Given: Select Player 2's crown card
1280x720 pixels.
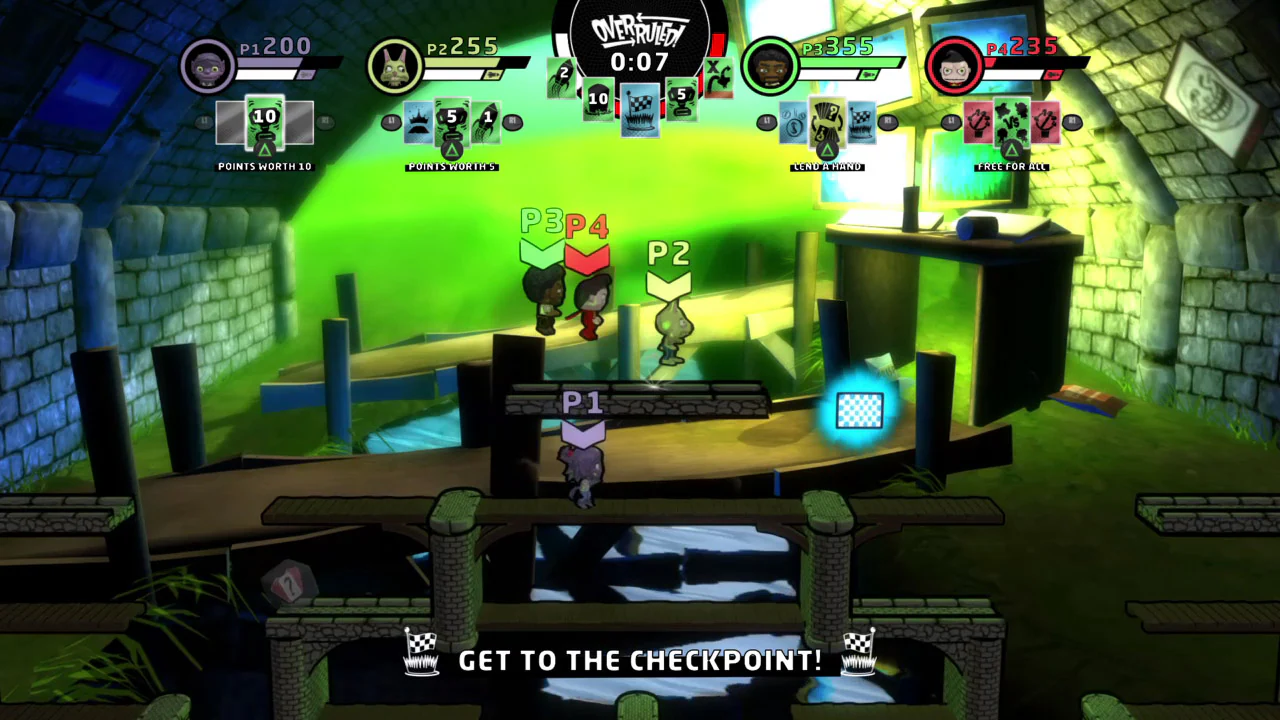Looking at the screenshot, I should (416, 122).
